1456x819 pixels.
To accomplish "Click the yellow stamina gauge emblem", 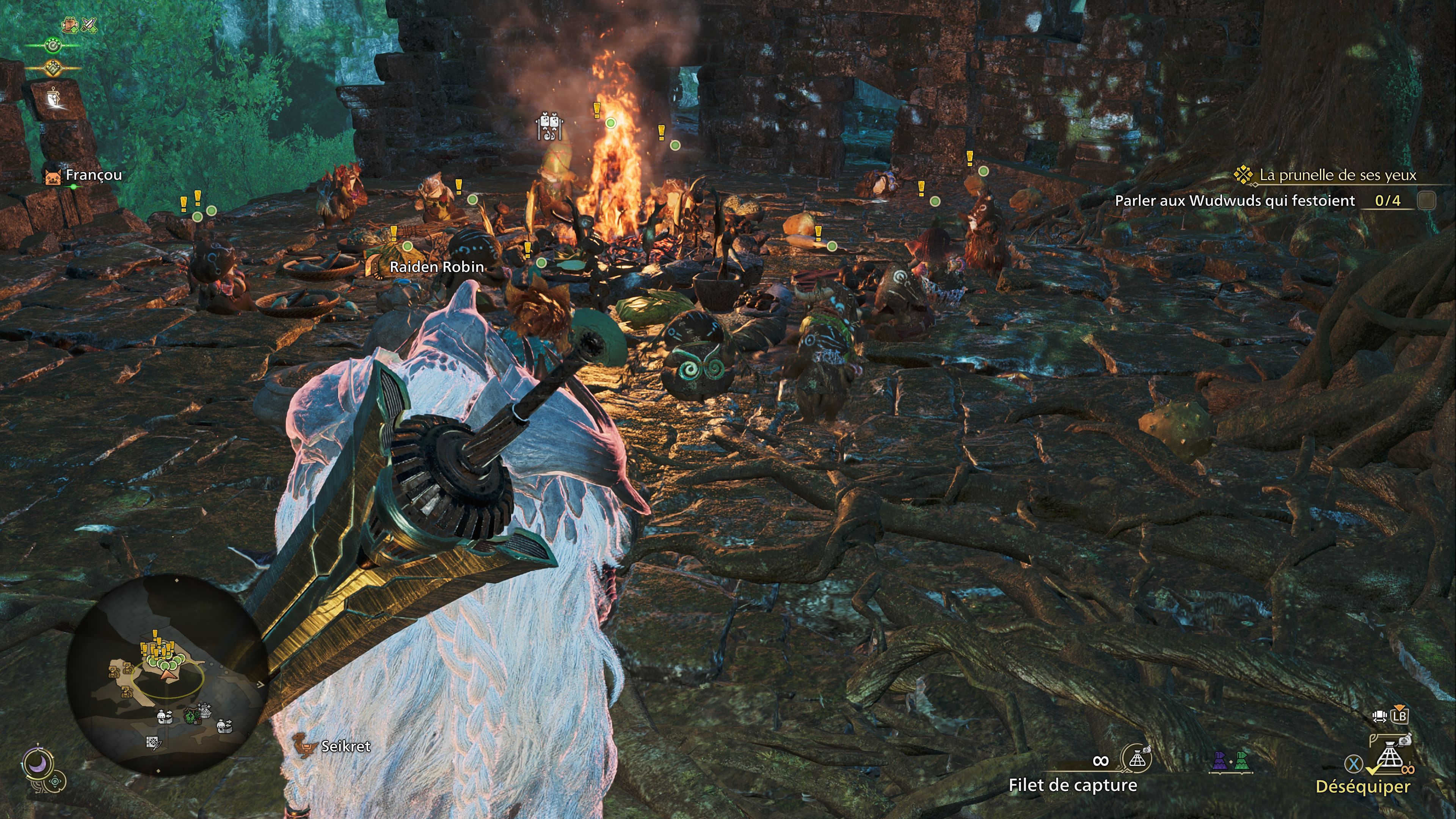I will [x=53, y=68].
